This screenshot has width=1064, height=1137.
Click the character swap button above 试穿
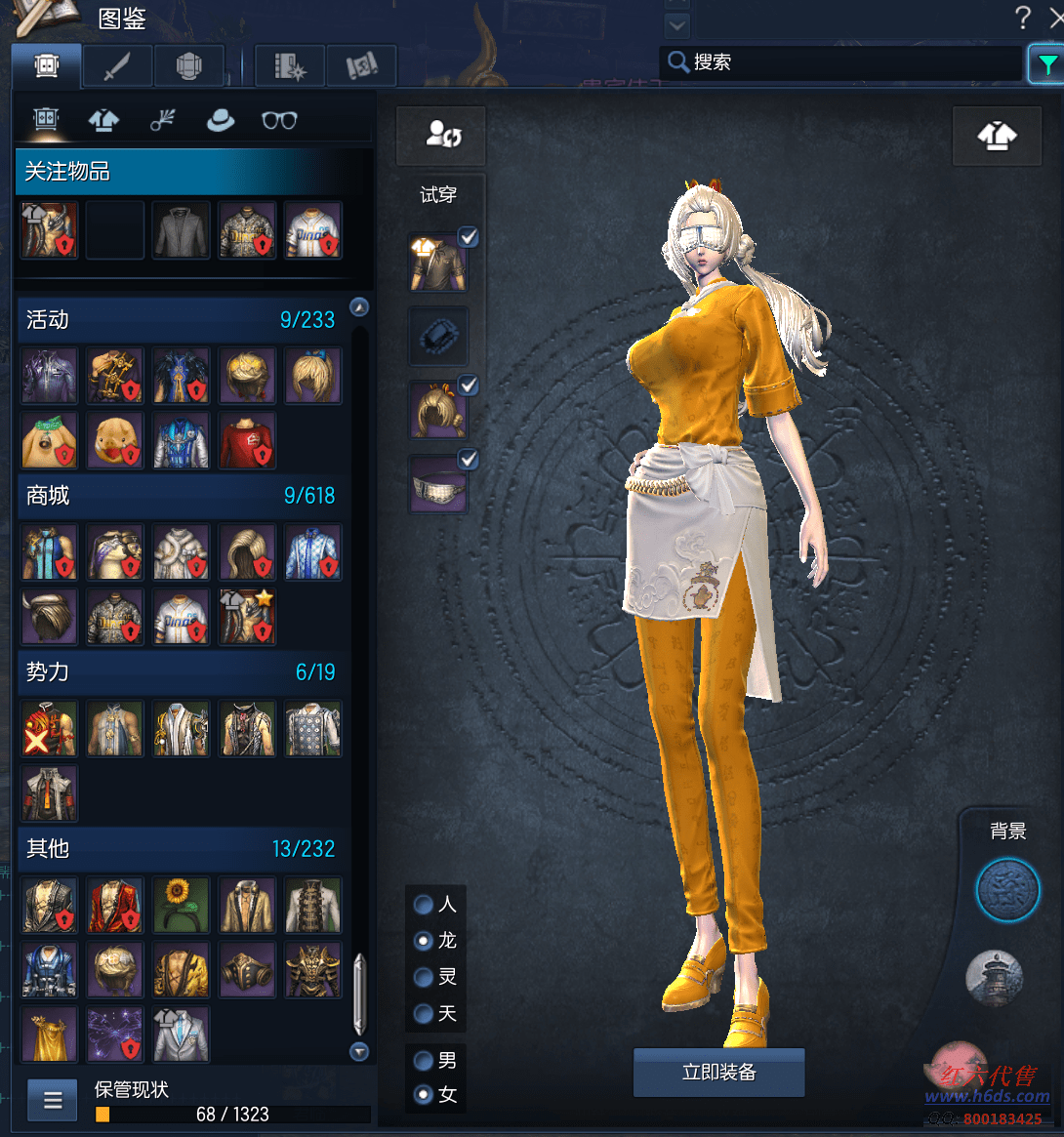[441, 136]
